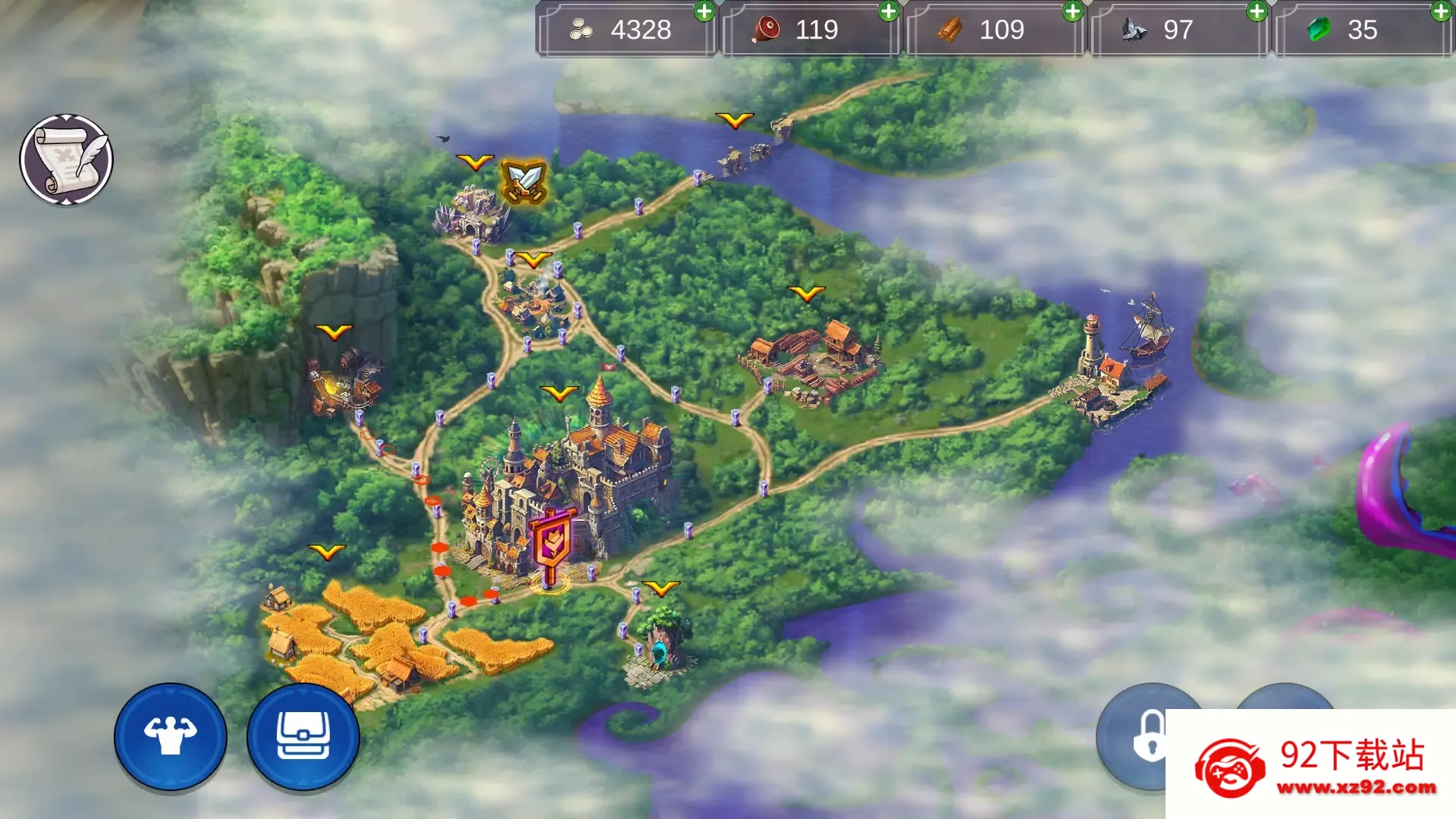Select the arrow marker above the village
Viewport: 1456px width, 819px height.
click(534, 260)
